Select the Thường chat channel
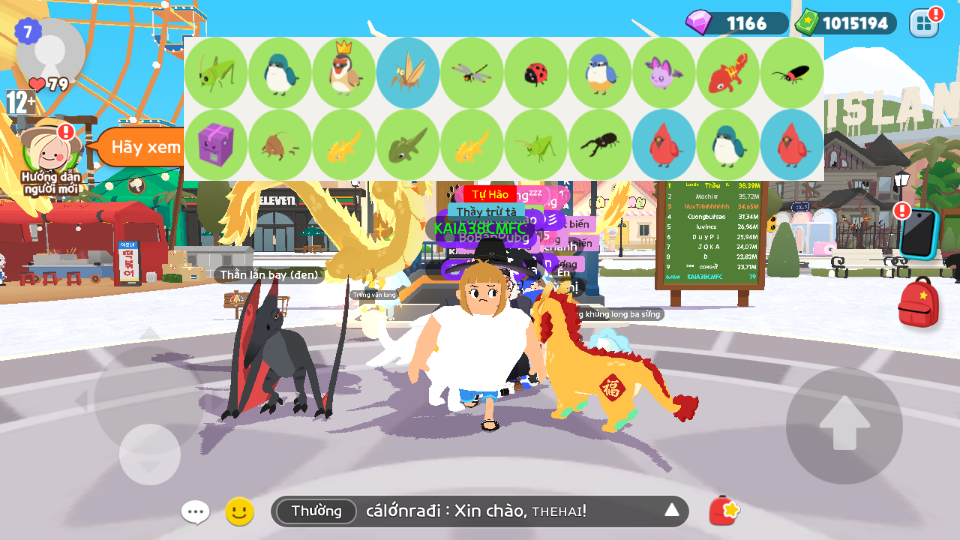 coord(316,512)
